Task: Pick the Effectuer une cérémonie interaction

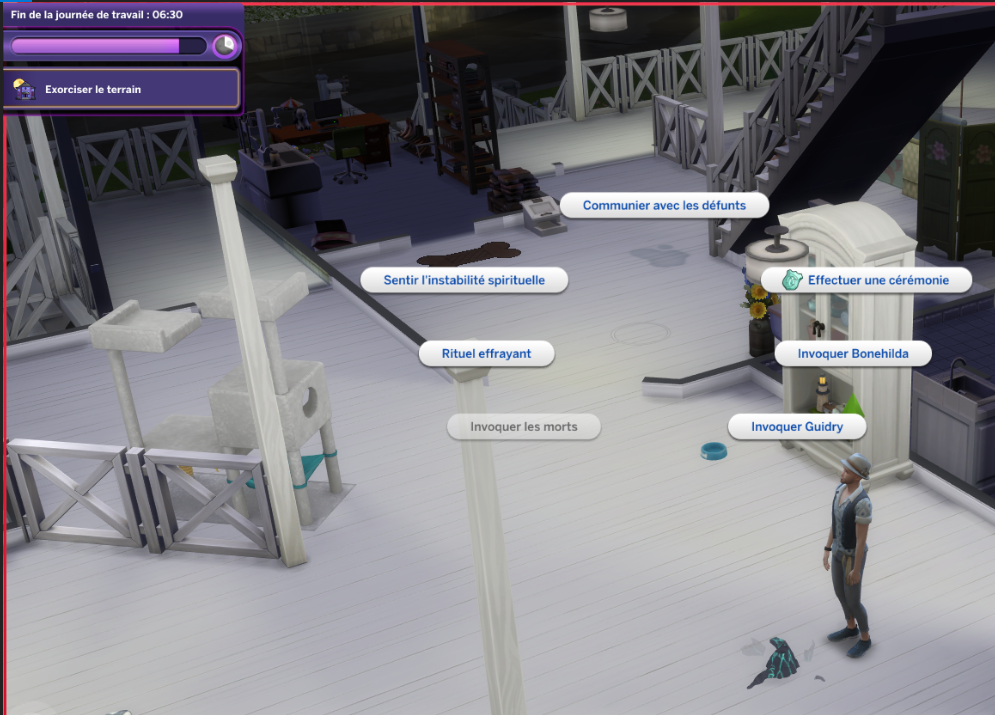Action: [x=868, y=280]
